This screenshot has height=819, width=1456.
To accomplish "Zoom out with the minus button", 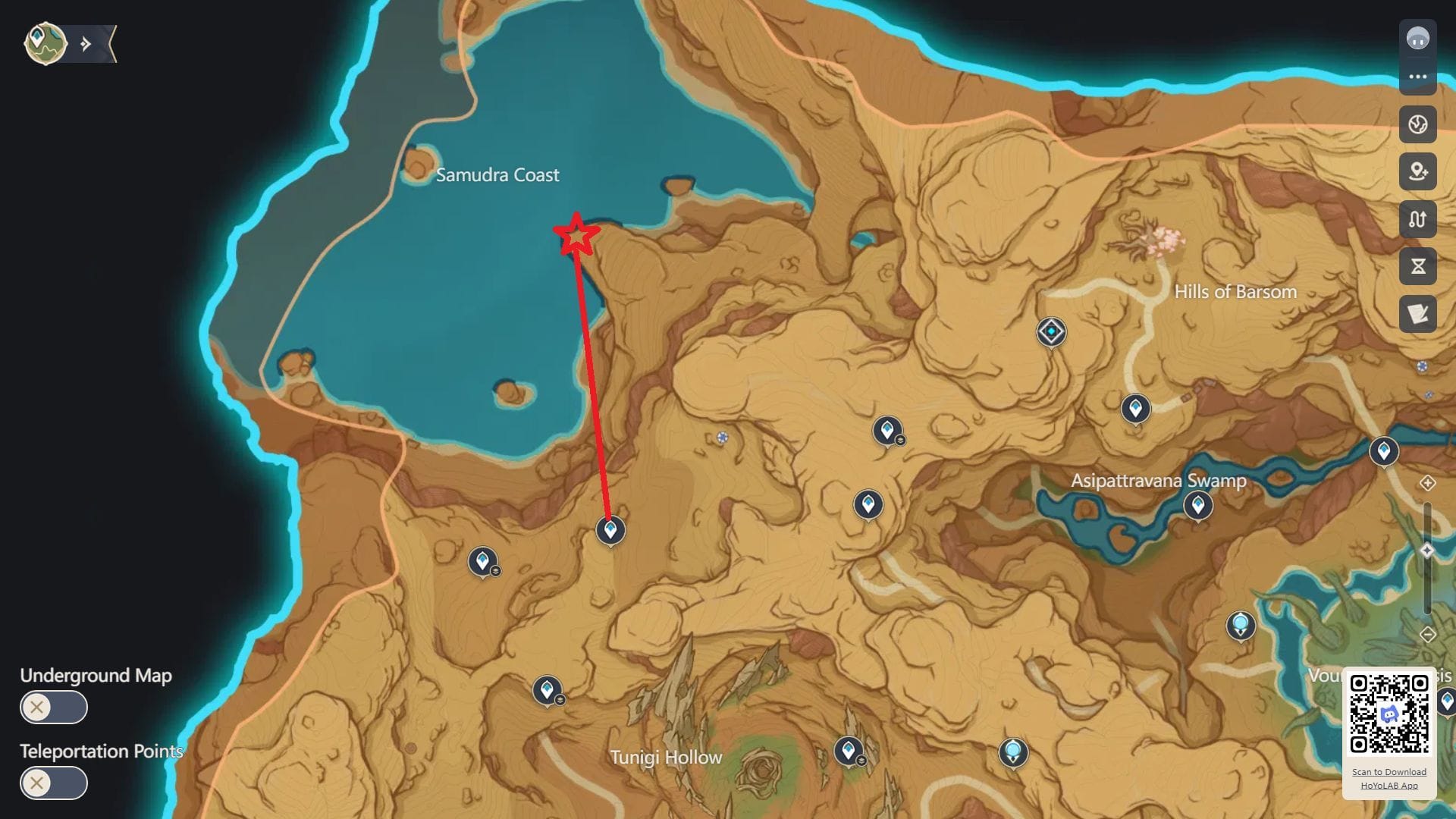I will tap(1427, 635).
